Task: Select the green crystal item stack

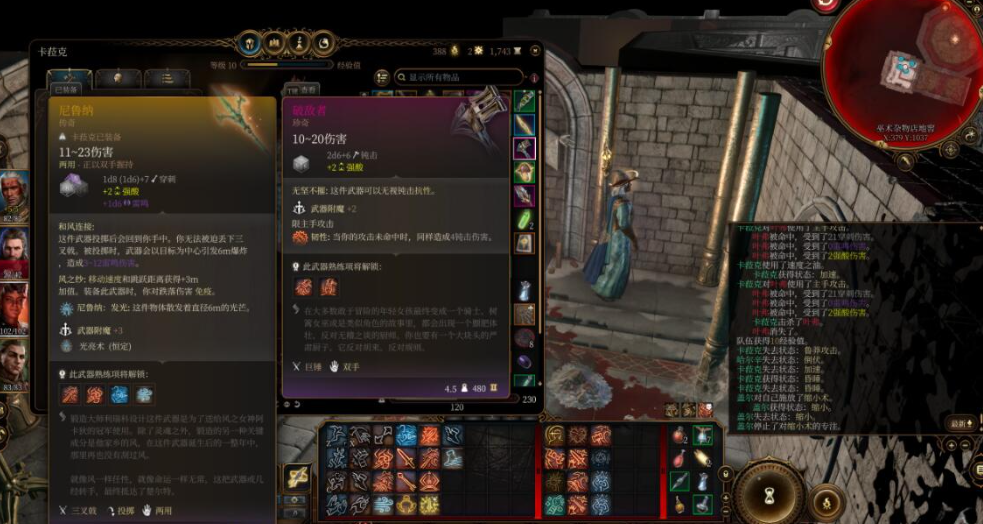Action: (524, 218)
